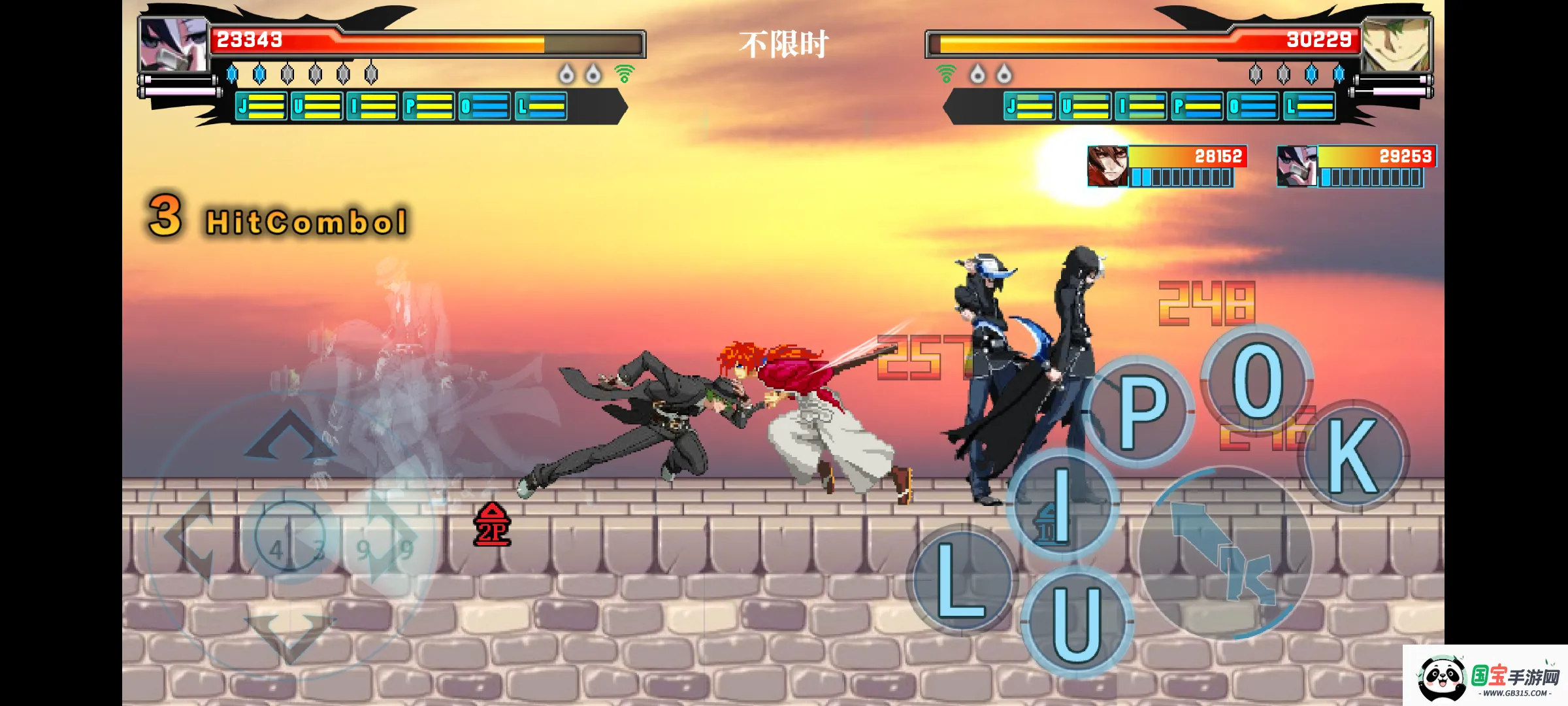Screen dimensions: 1568x706
Task: Tap the K action button
Action: [x=1354, y=456]
